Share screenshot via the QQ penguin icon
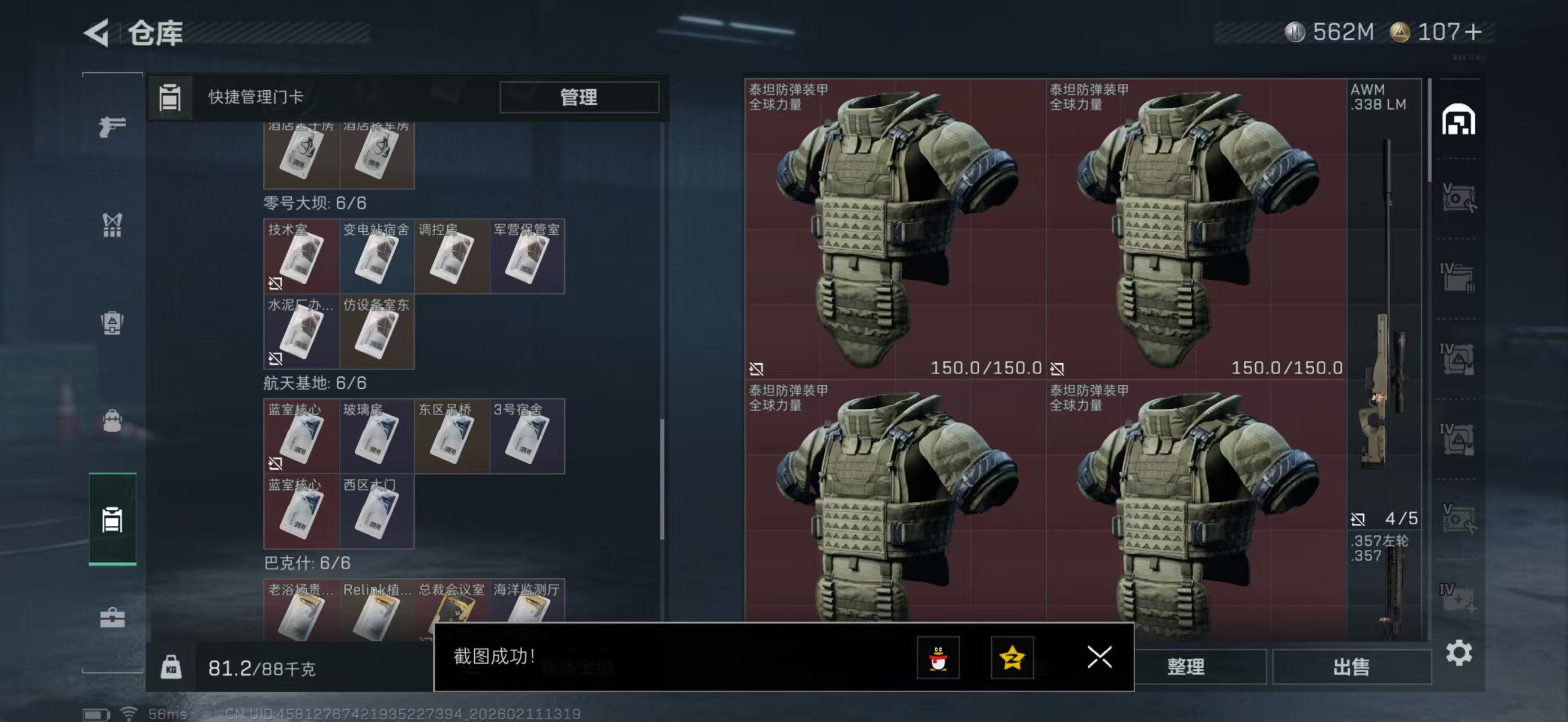1568x722 pixels. point(939,658)
